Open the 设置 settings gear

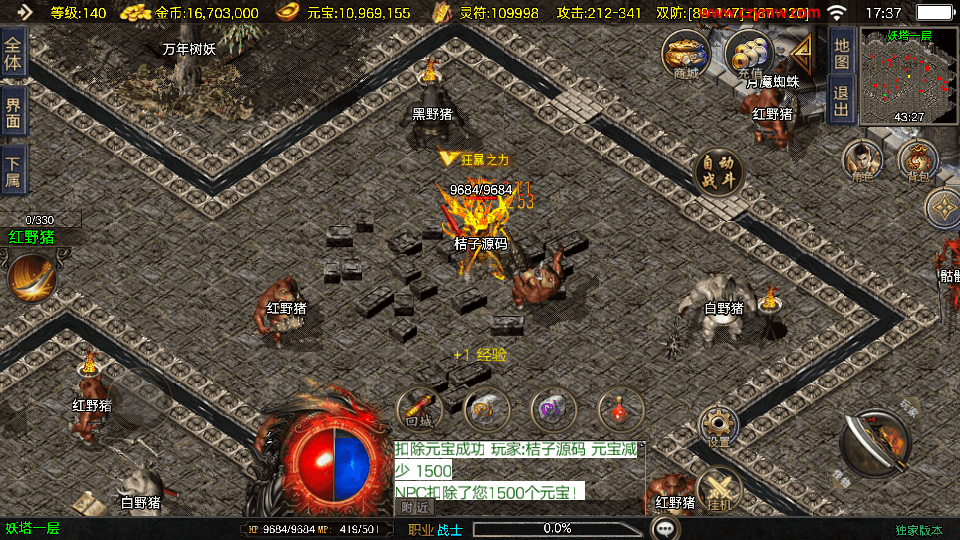coord(718,426)
